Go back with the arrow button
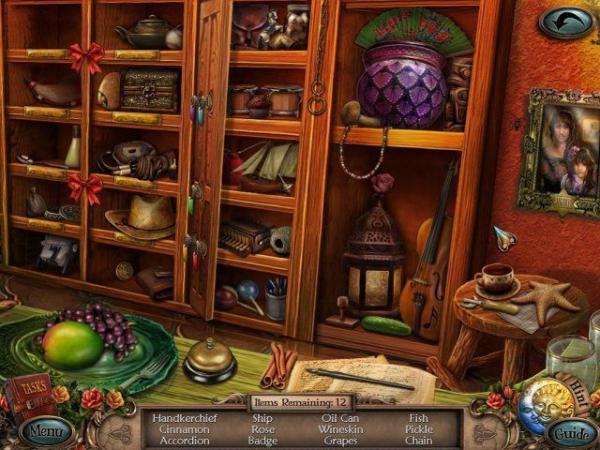Image resolution: width=600 pixels, height=450 pixels. coord(565,21)
